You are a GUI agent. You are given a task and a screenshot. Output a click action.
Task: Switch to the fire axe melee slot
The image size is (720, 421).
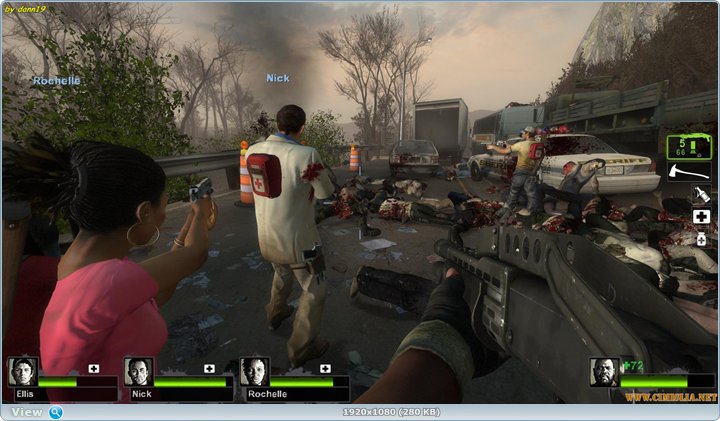coord(689,173)
